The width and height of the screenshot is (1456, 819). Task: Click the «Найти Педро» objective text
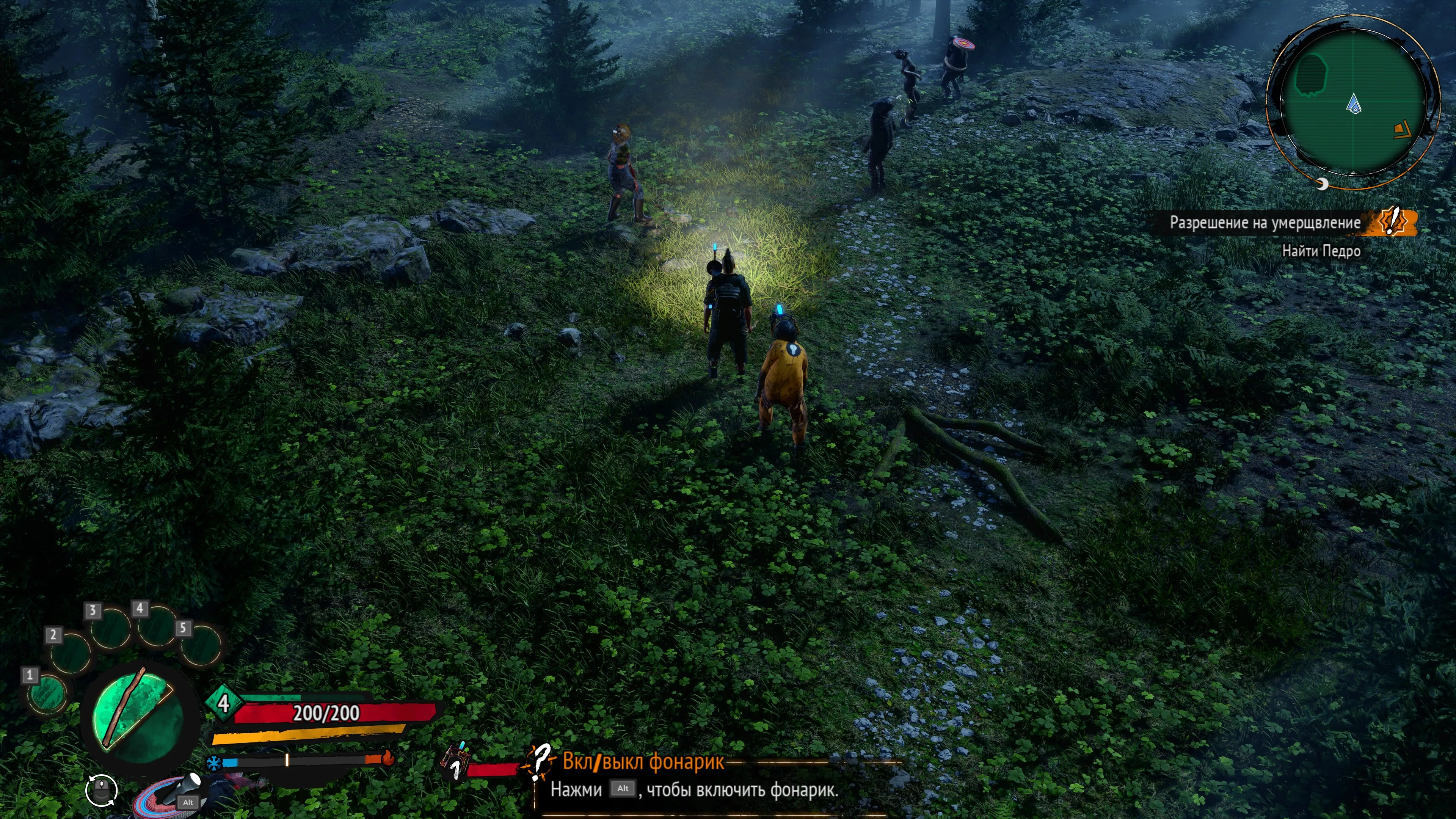pos(1320,251)
